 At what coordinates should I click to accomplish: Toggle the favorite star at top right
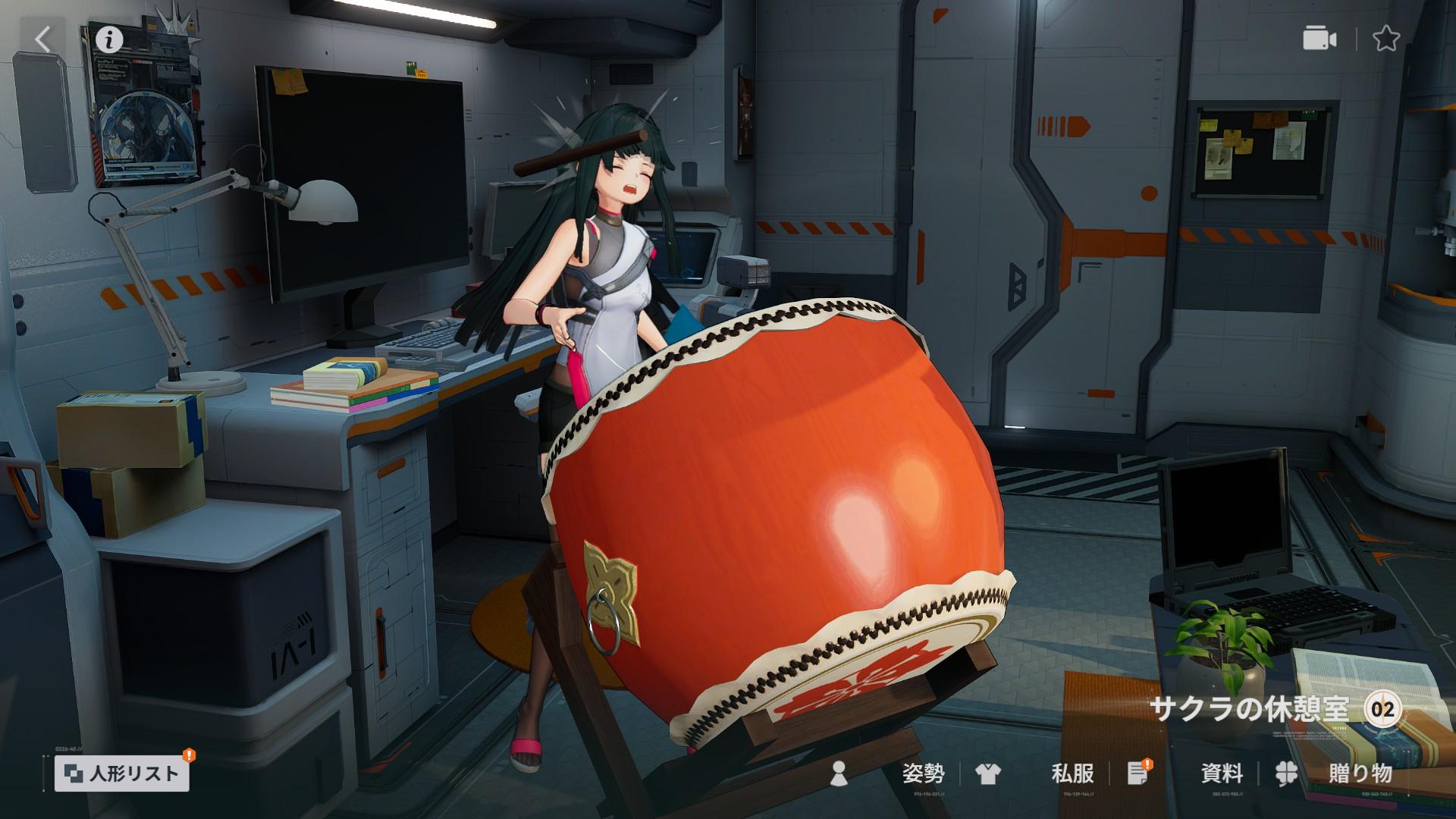1387,39
